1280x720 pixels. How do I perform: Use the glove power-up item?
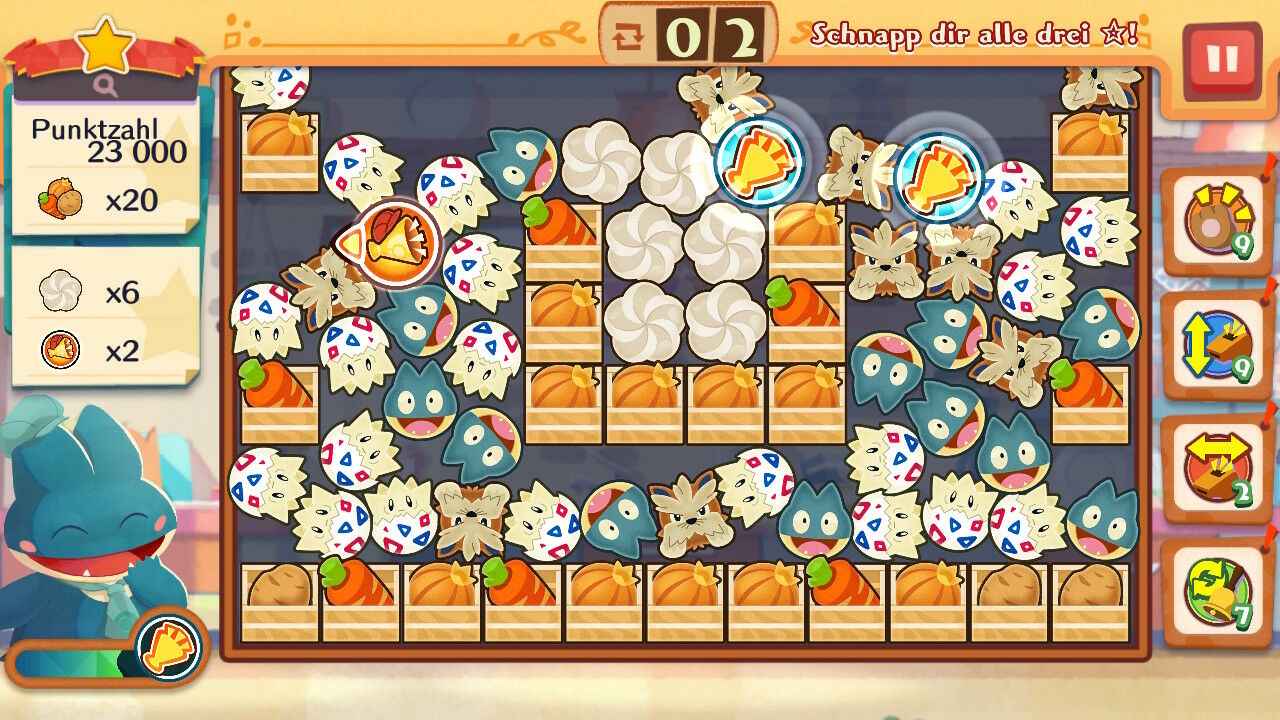pos(1215,222)
